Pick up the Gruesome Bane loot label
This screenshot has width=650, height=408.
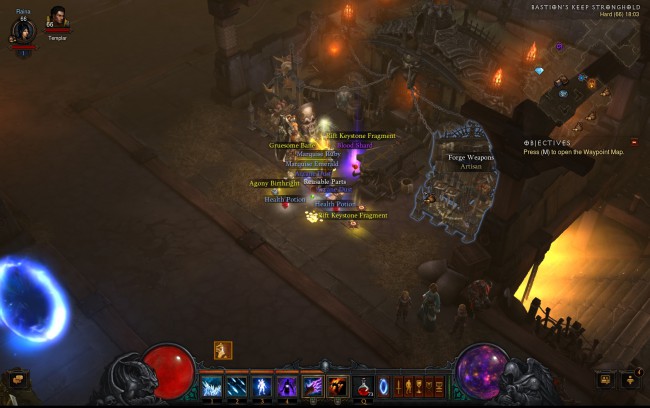pos(291,145)
